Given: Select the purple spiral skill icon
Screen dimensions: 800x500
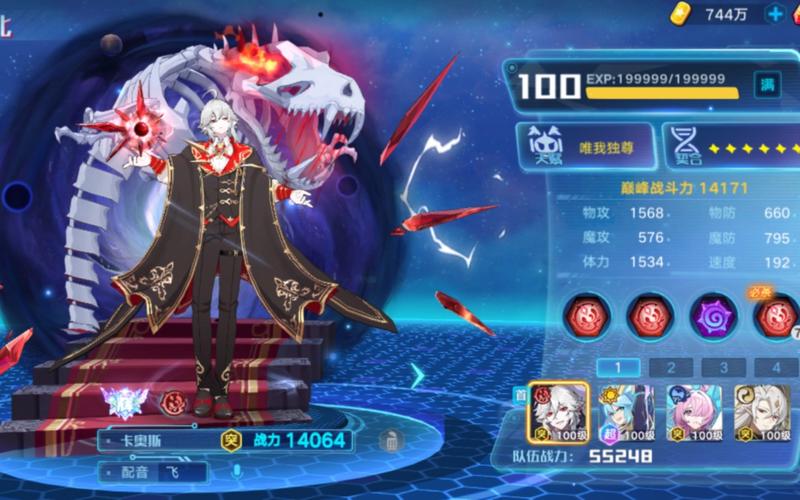Looking at the screenshot, I should tap(714, 316).
